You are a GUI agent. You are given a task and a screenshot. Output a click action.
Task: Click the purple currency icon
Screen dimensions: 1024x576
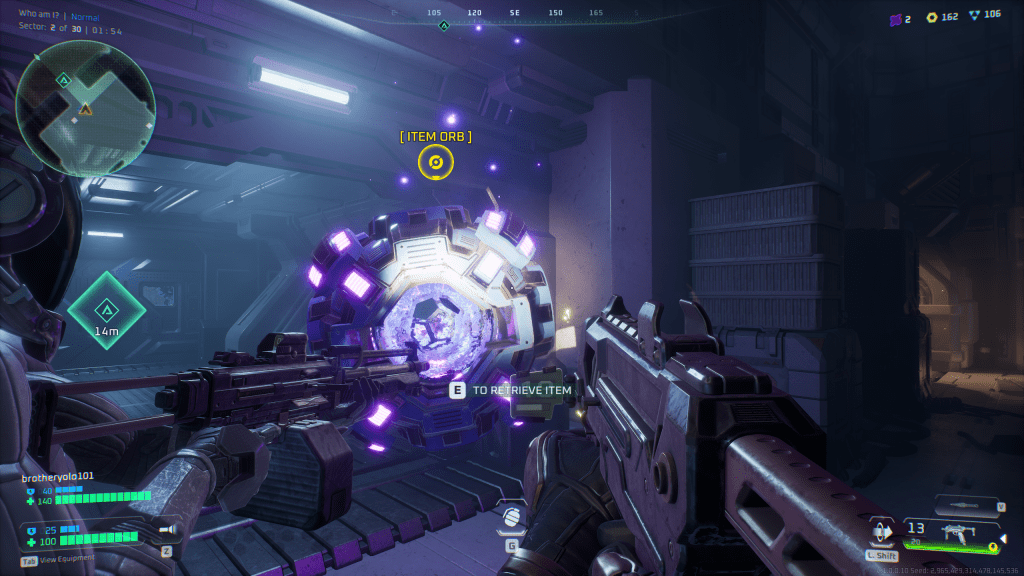[895, 18]
